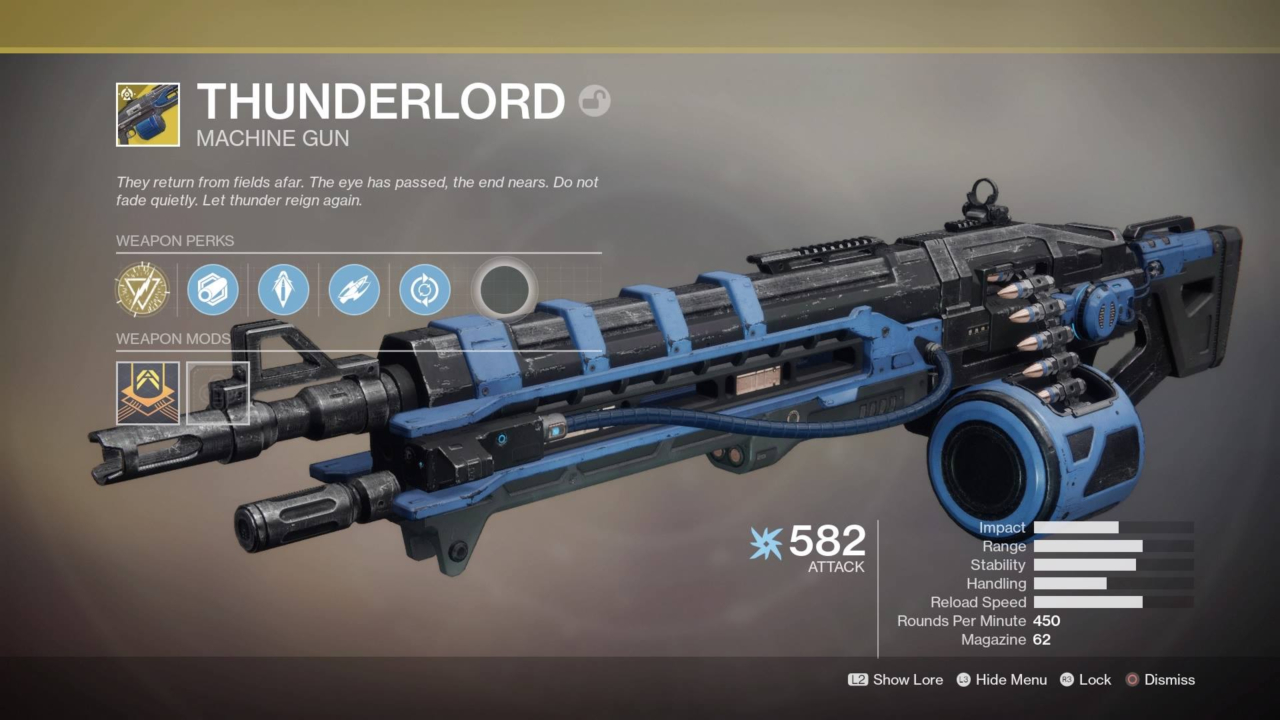Image resolution: width=1280 pixels, height=720 pixels.
Task: Select the lightning rounds trait perk
Action: click(x=354, y=290)
